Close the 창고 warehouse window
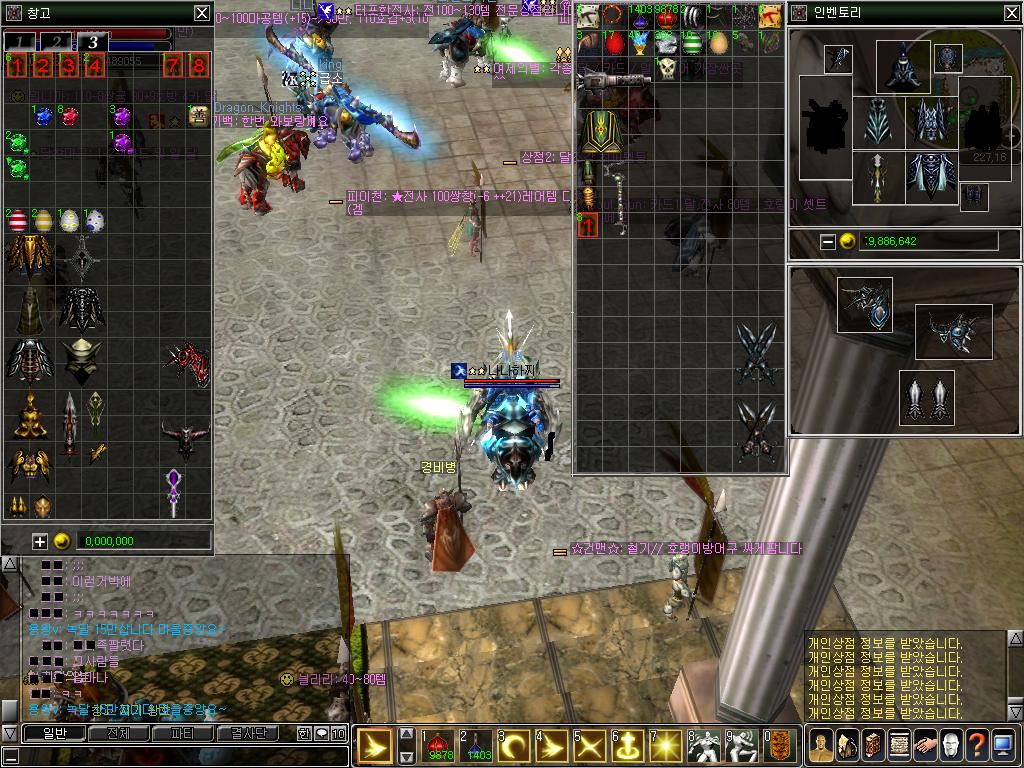The image size is (1024, 768). (x=202, y=13)
